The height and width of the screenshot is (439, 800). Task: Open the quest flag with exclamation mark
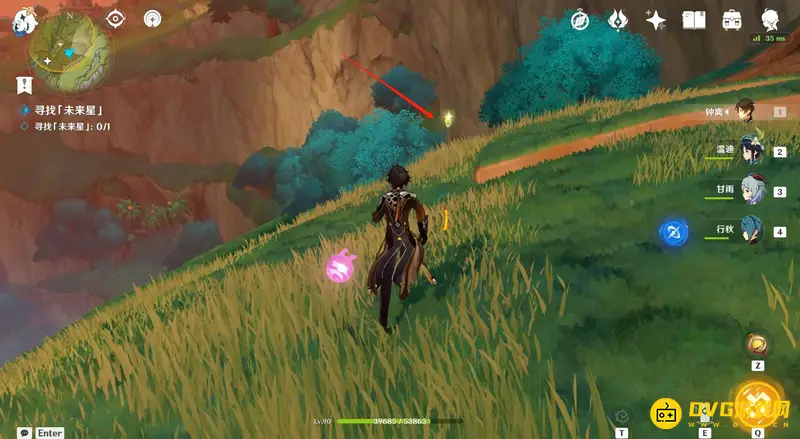pyautogui.click(x=24, y=86)
